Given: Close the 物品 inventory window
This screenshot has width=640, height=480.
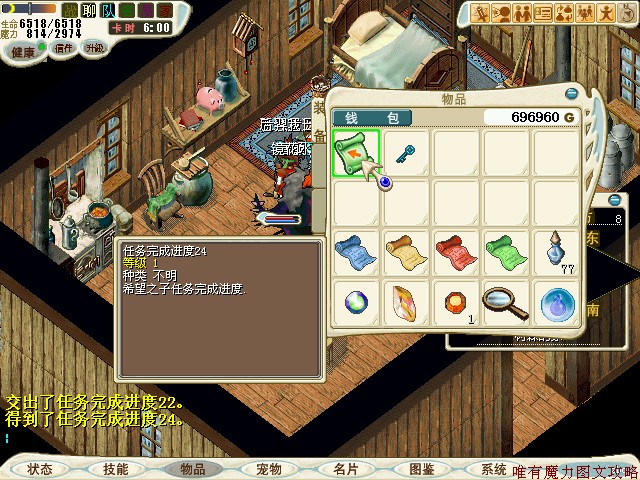Looking at the screenshot, I should point(571,93).
